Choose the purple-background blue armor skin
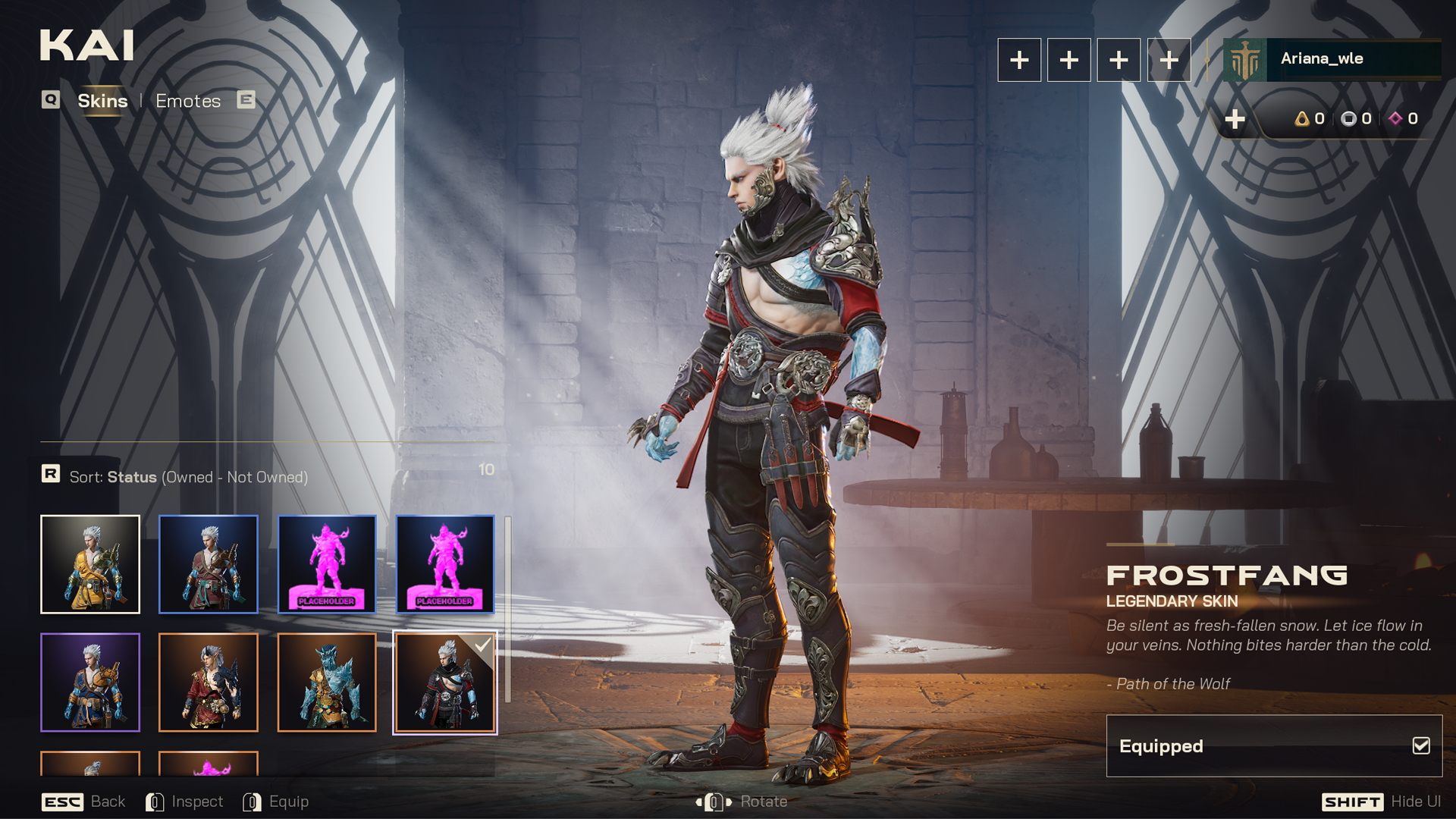Screen dimensions: 1456x819 tap(90, 682)
